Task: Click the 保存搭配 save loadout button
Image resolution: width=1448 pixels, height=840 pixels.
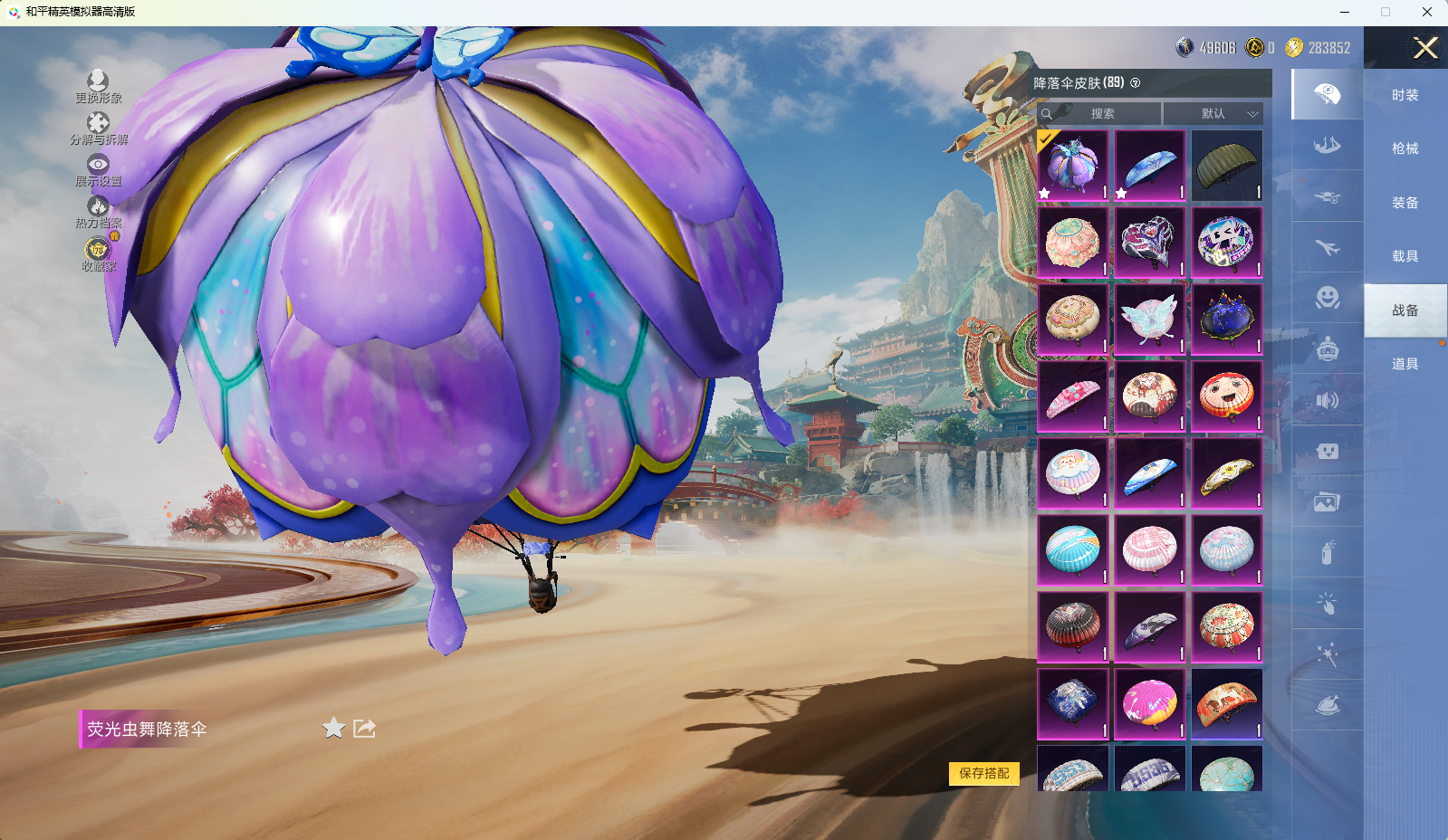Action: click(983, 773)
